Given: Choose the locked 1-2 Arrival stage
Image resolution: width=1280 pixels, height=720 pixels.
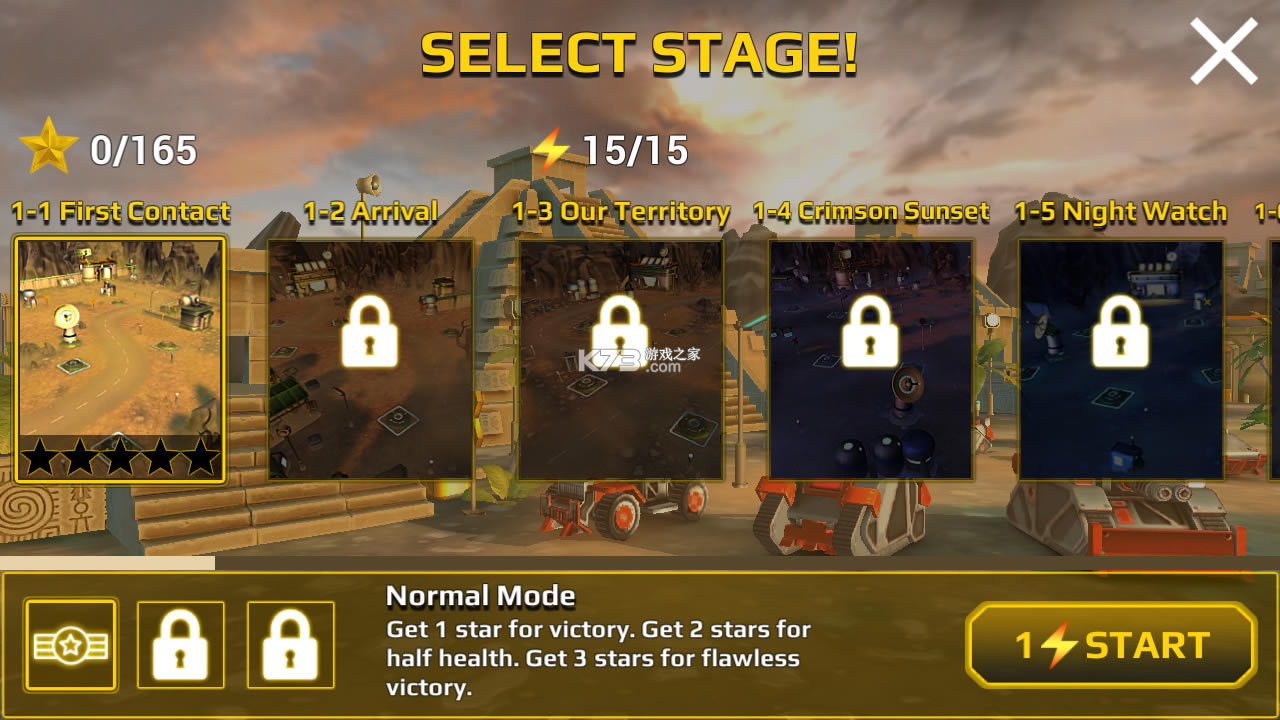Looking at the screenshot, I should coord(370,358).
